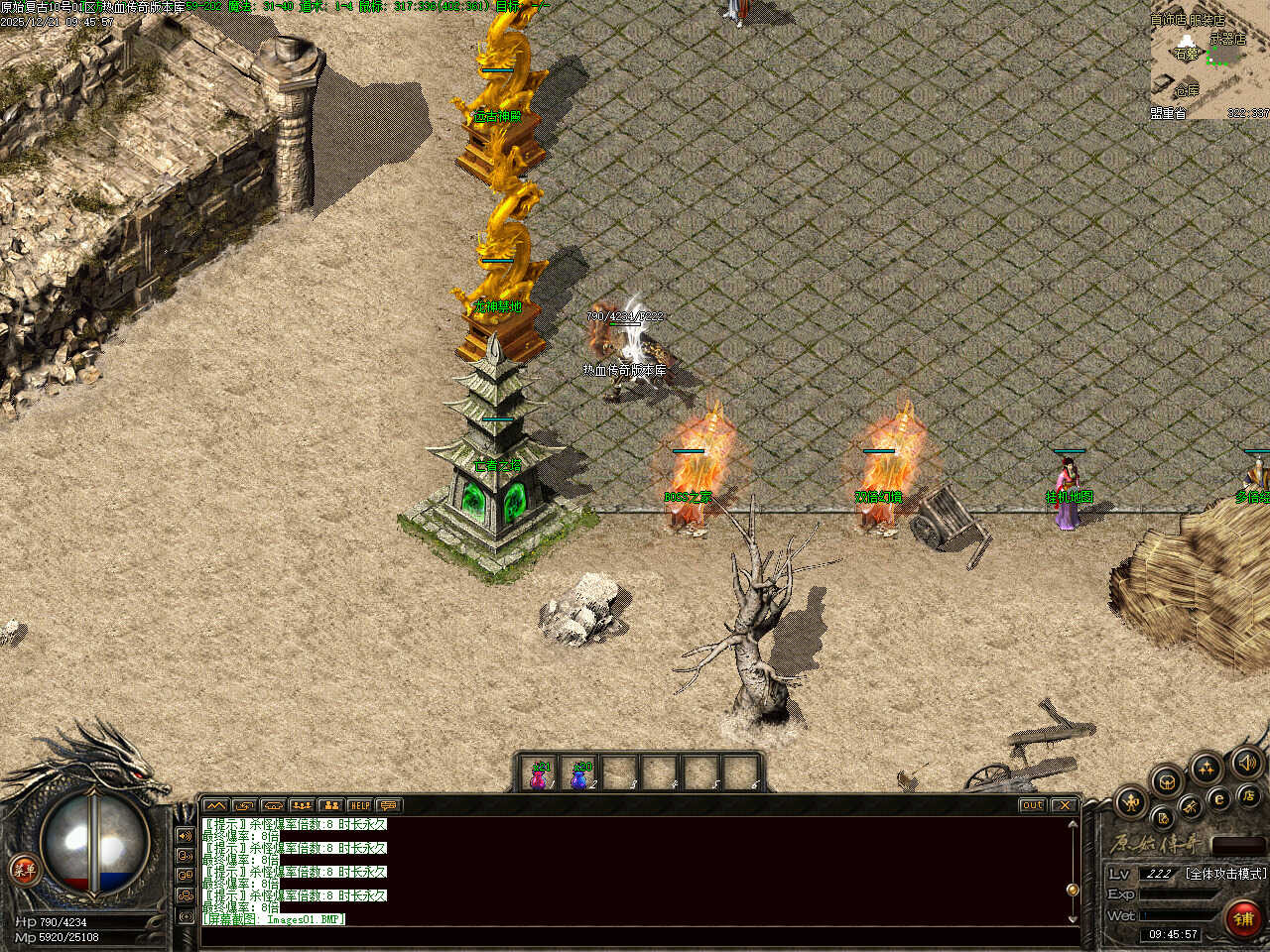Open the round red 菜单 menu button
1270x952 pixels.
coord(25,871)
